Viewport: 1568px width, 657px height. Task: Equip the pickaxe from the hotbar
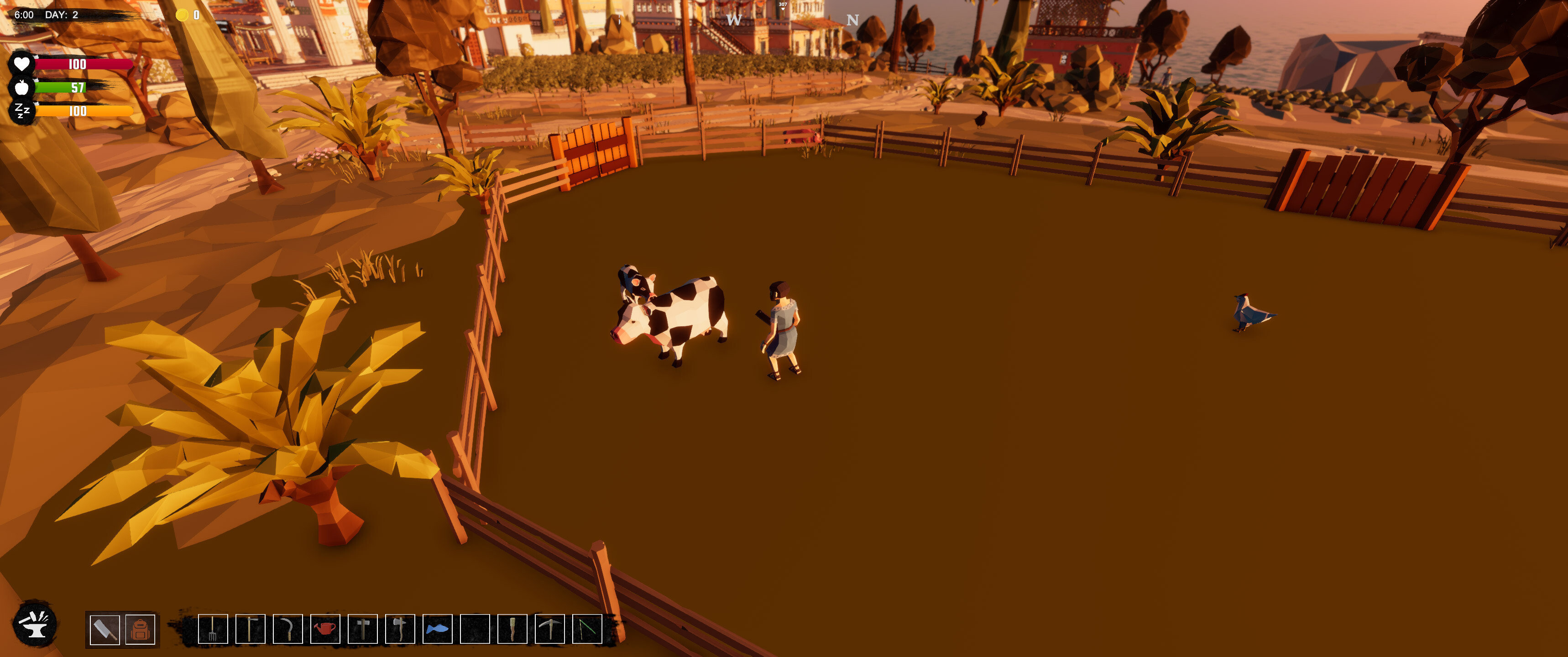pos(551,629)
